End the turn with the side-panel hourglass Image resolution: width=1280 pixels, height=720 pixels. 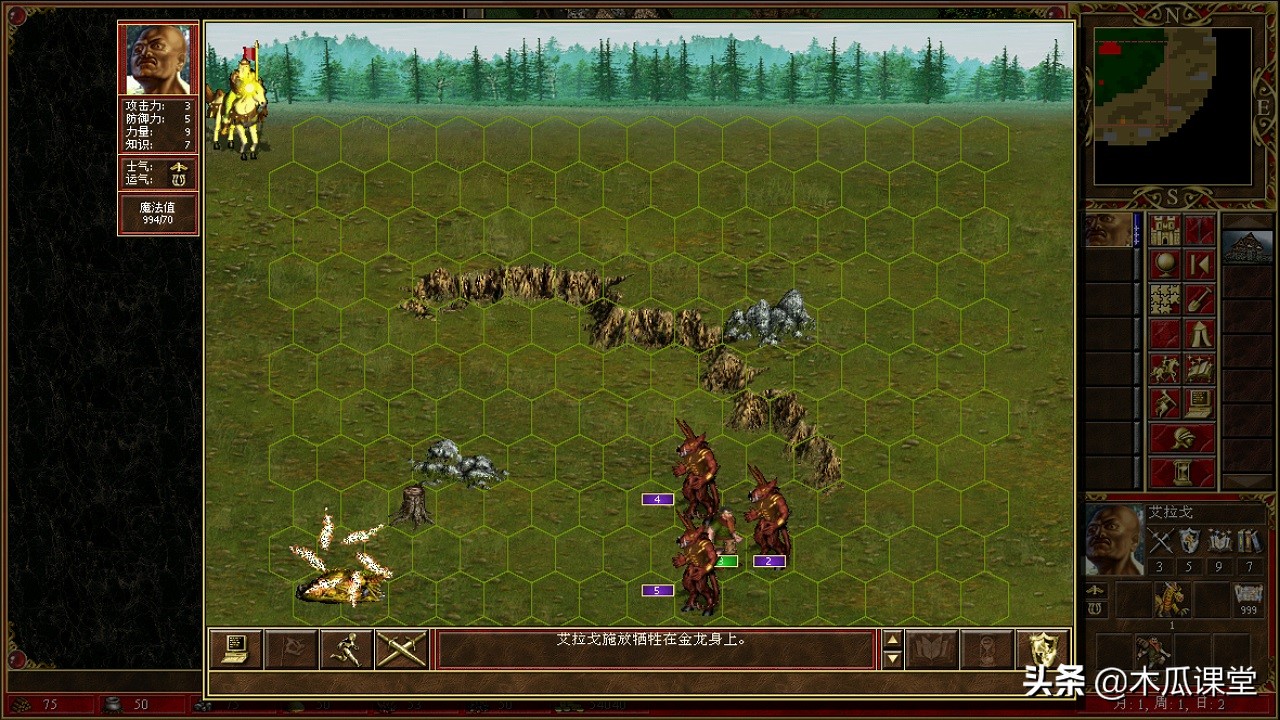click(x=1182, y=472)
